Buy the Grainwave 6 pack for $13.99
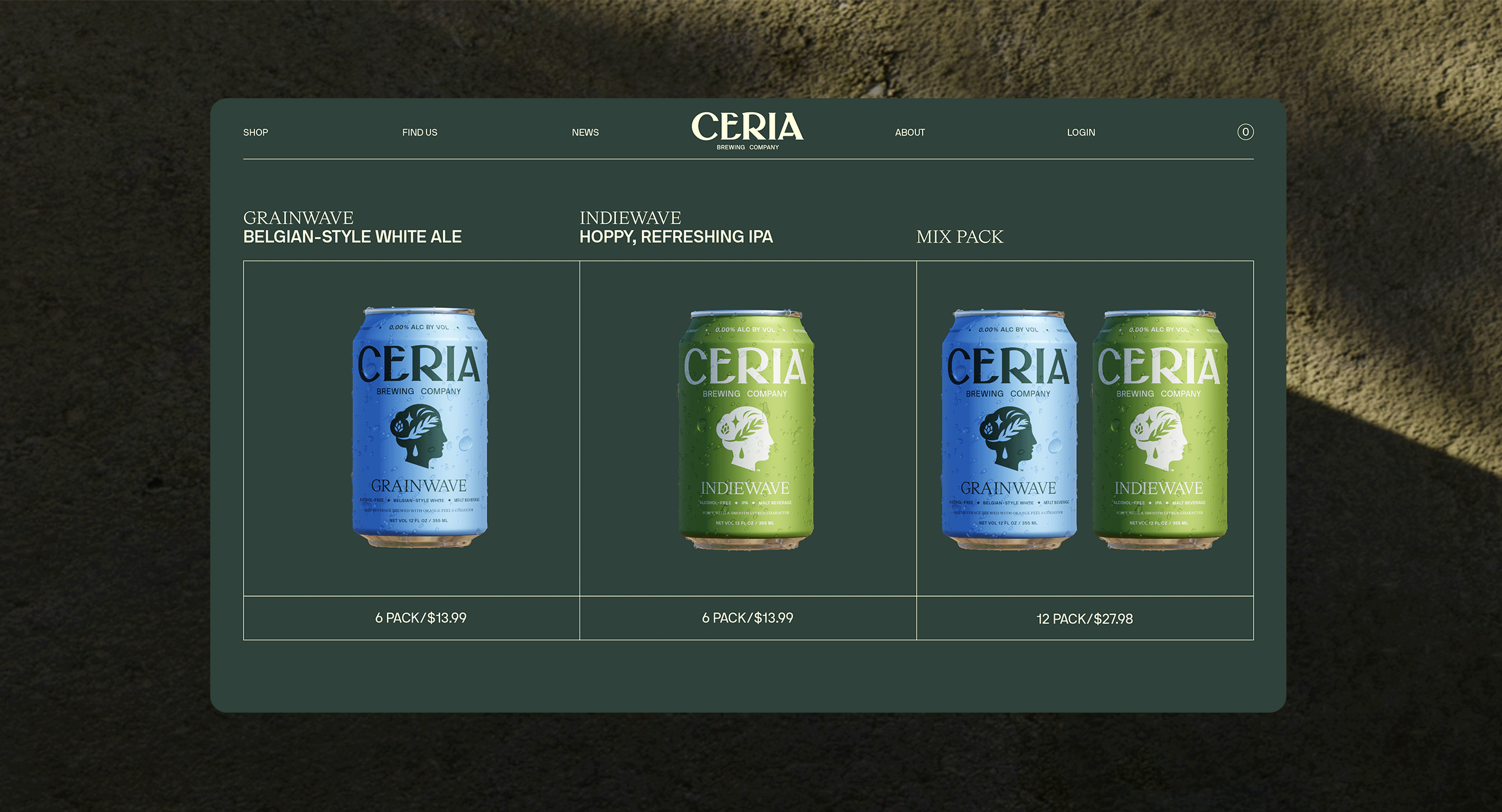Screen dimensions: 1502x812 420,618
